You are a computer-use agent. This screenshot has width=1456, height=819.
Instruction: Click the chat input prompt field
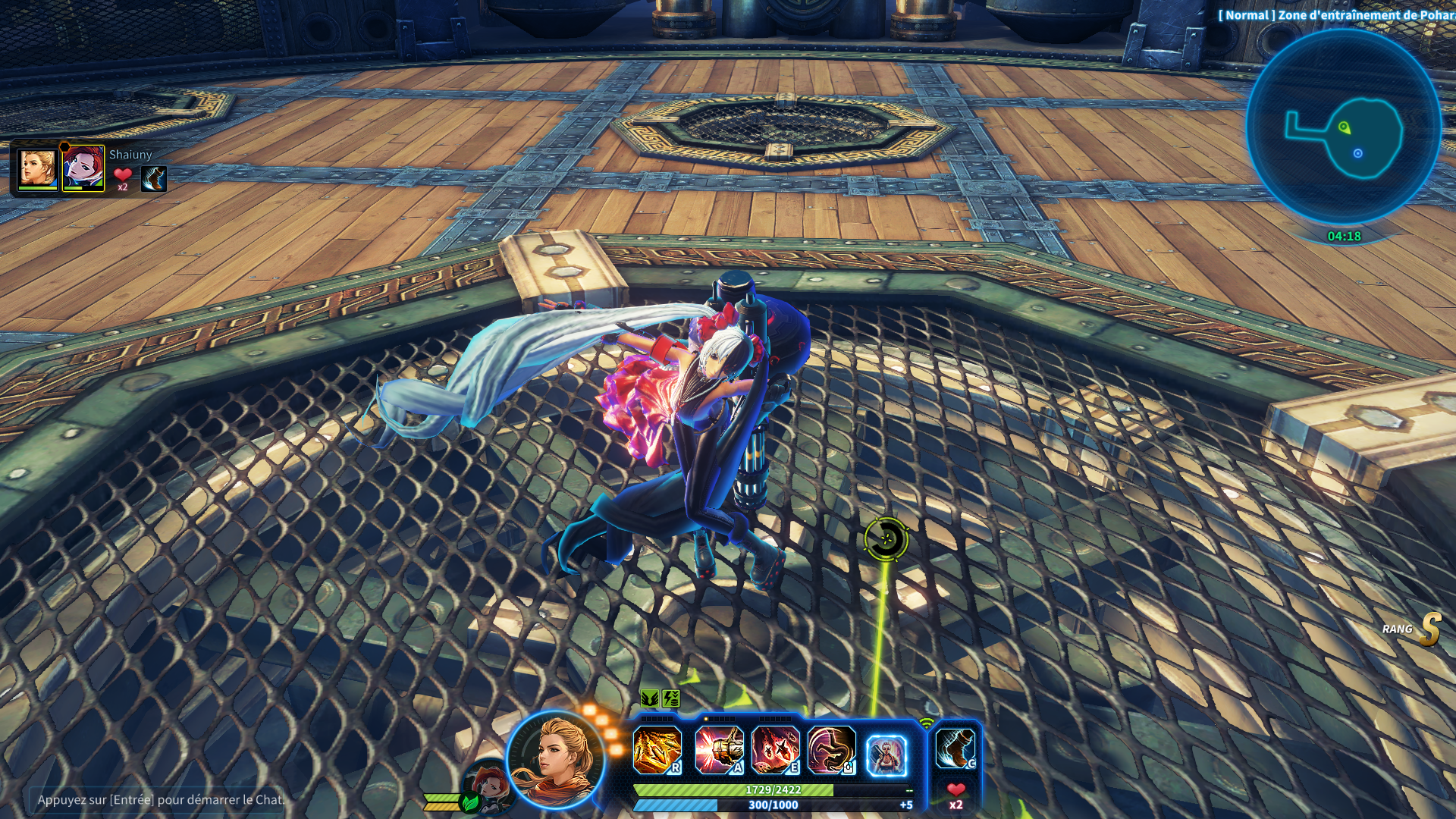(x=159, y=799)
